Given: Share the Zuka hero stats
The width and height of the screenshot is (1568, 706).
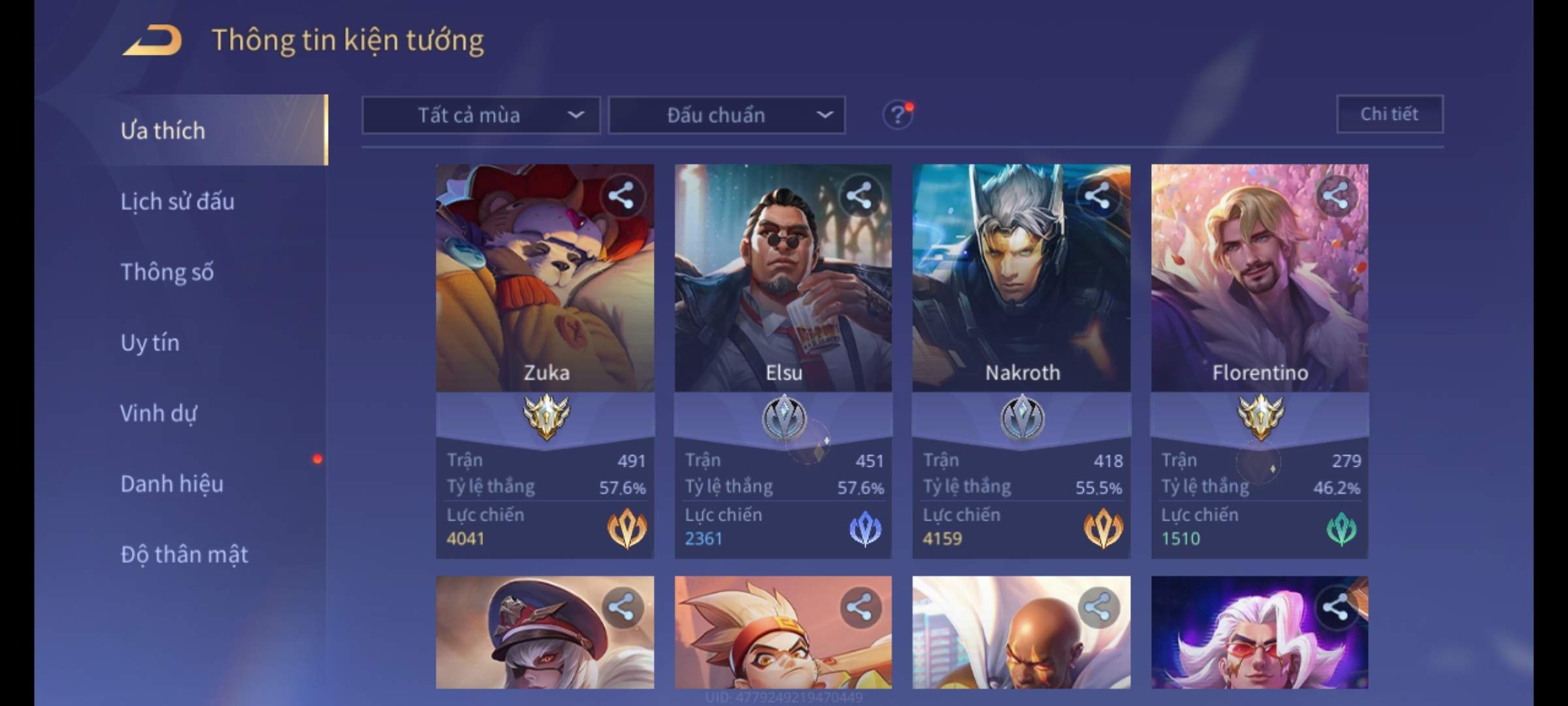Looking at the screenshot, I should click(621, 195).
